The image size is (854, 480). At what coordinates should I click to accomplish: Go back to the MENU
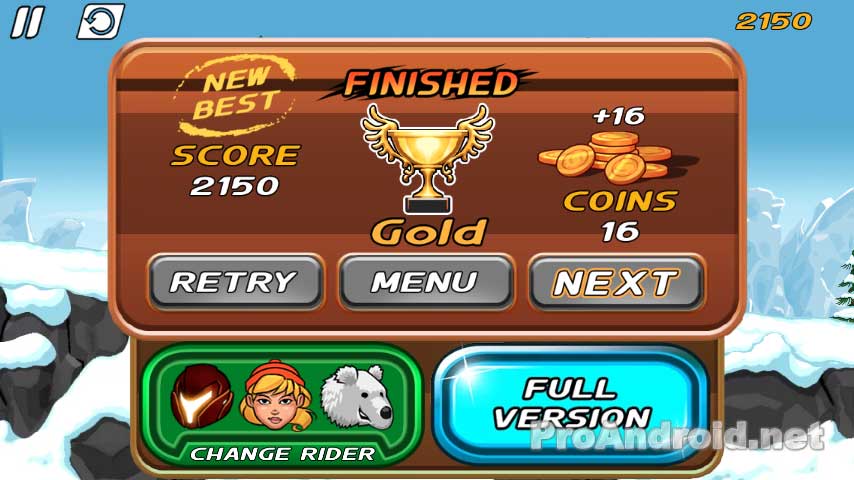tap(426, 282)
